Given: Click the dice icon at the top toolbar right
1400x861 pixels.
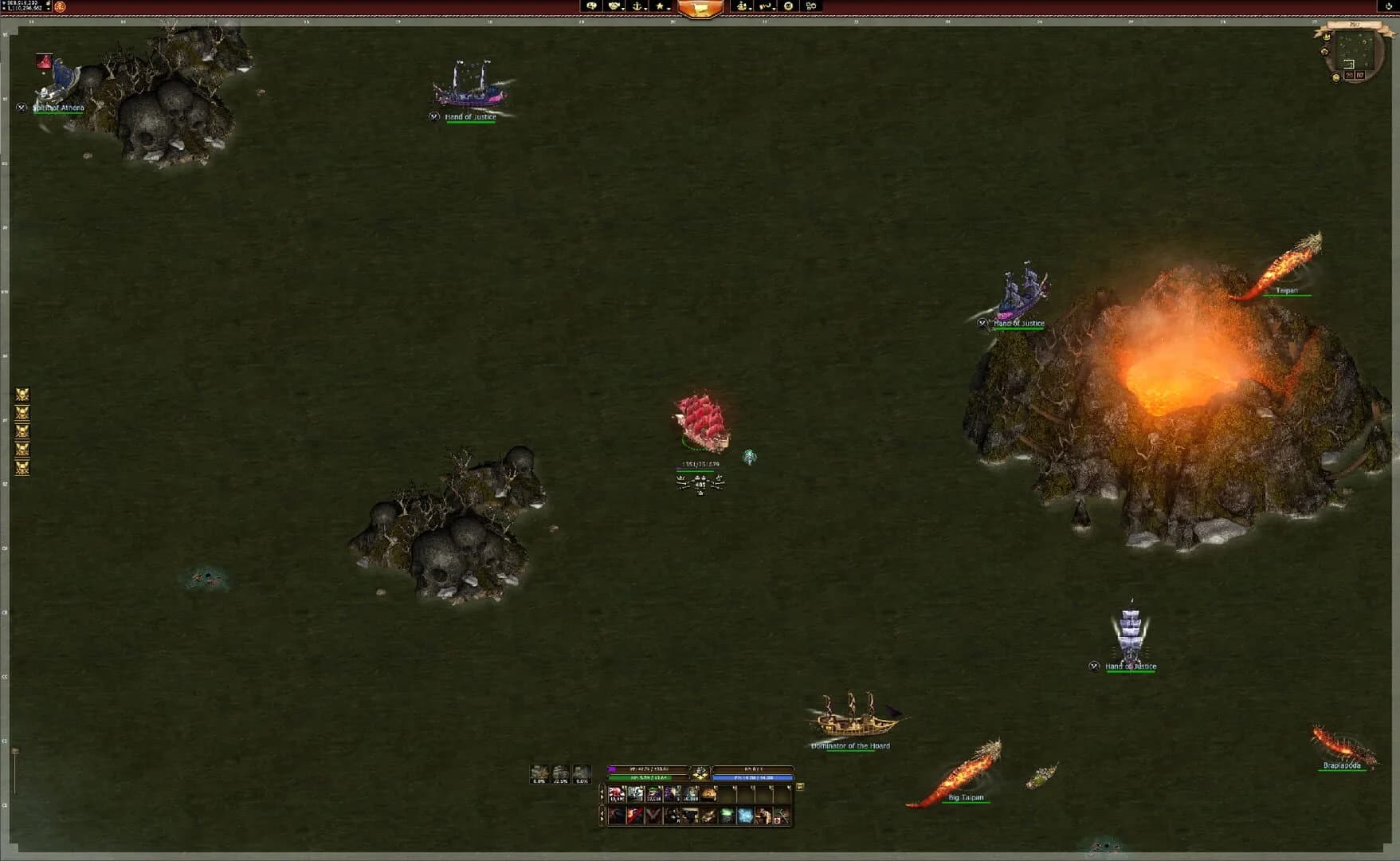Looking at the screenshot, I should tap(811, 6).
